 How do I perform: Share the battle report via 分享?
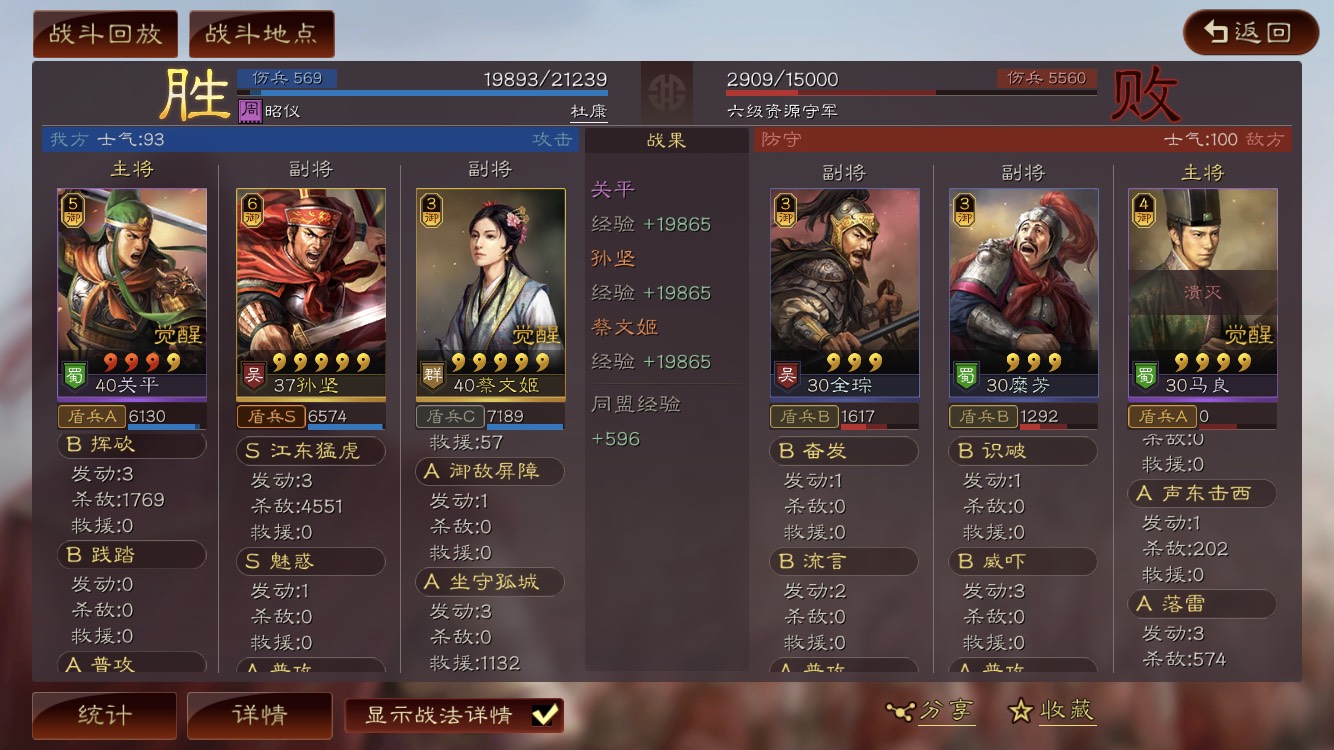point(932,711)
